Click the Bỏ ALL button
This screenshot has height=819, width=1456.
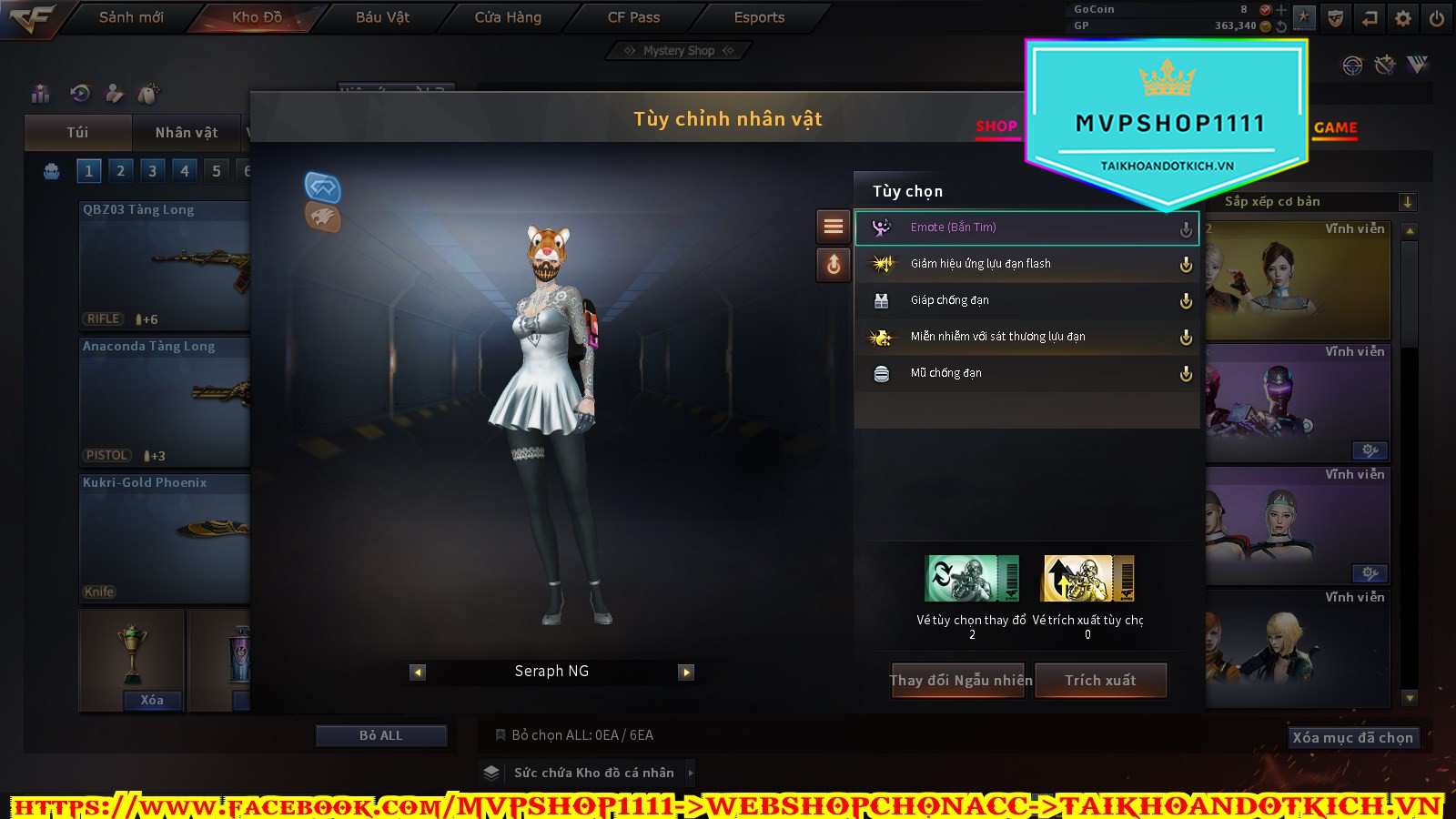tap(380, 735)
